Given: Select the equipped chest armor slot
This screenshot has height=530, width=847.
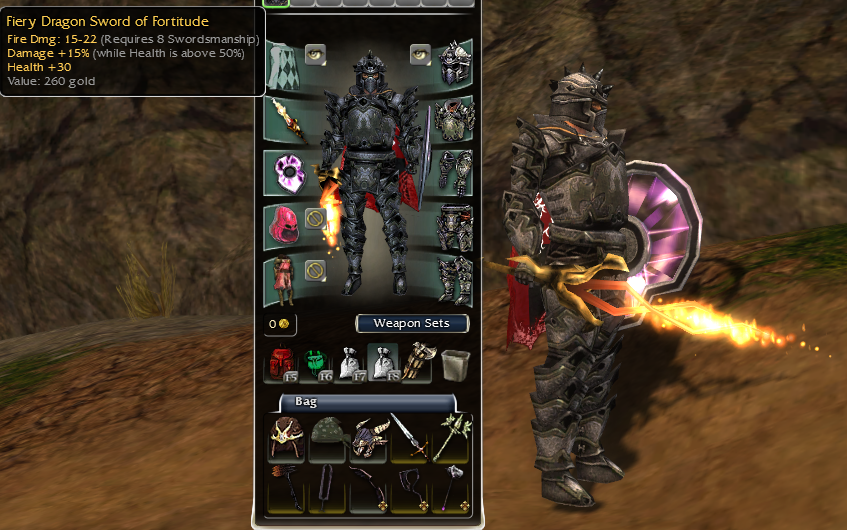Looking at the screenshot, I should click(x=456, y=119).
